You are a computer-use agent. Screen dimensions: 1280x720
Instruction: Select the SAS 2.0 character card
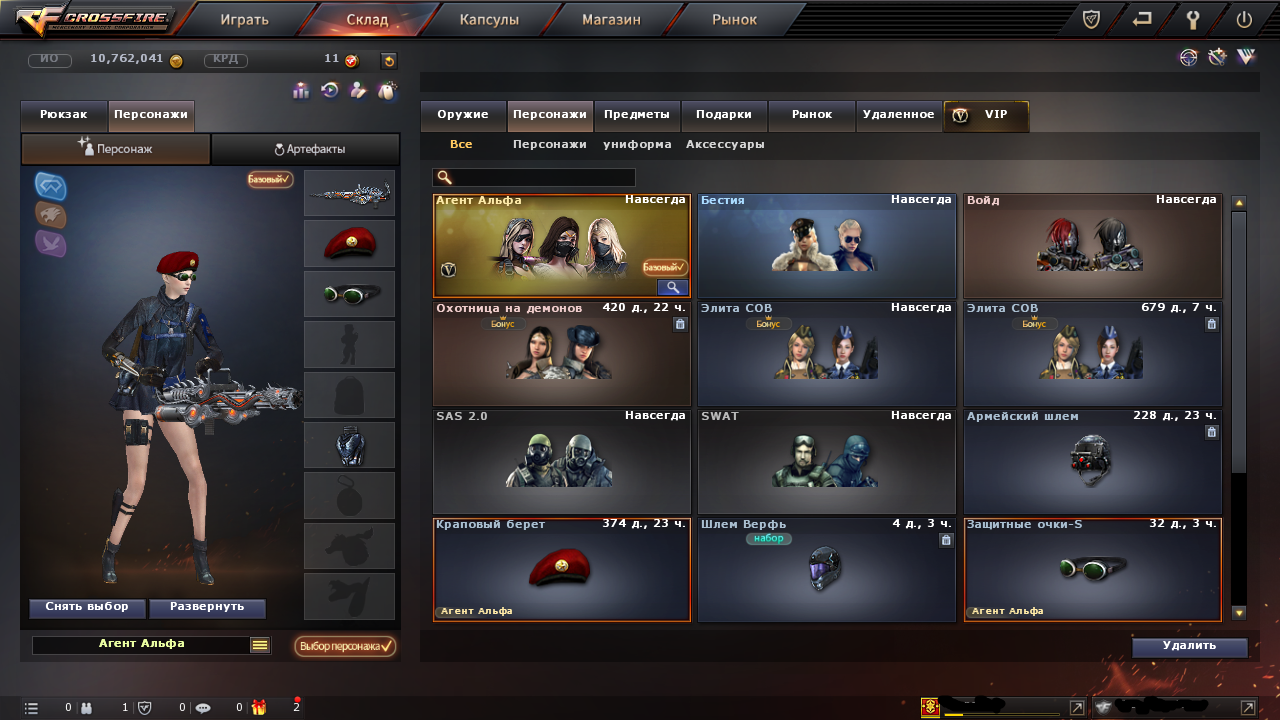click(x=561, y=461)
